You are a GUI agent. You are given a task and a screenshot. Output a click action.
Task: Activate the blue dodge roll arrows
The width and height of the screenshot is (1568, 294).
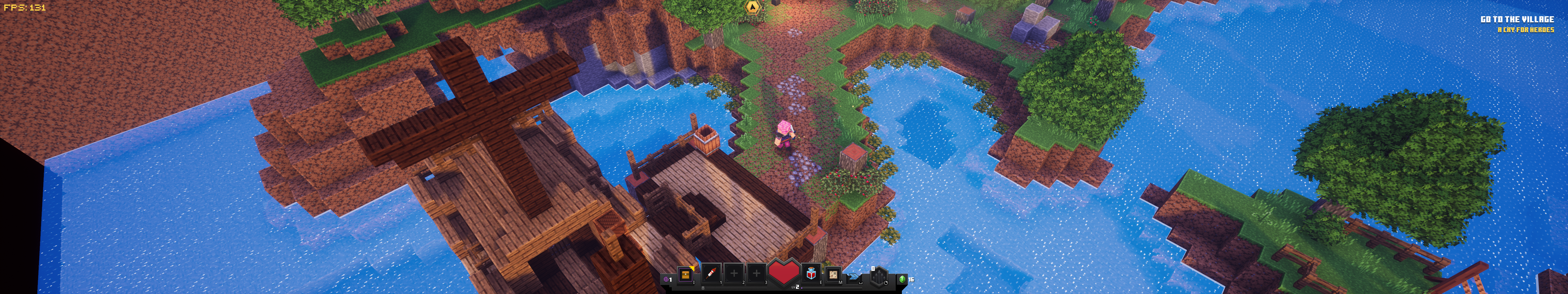(x=854, y=276)
